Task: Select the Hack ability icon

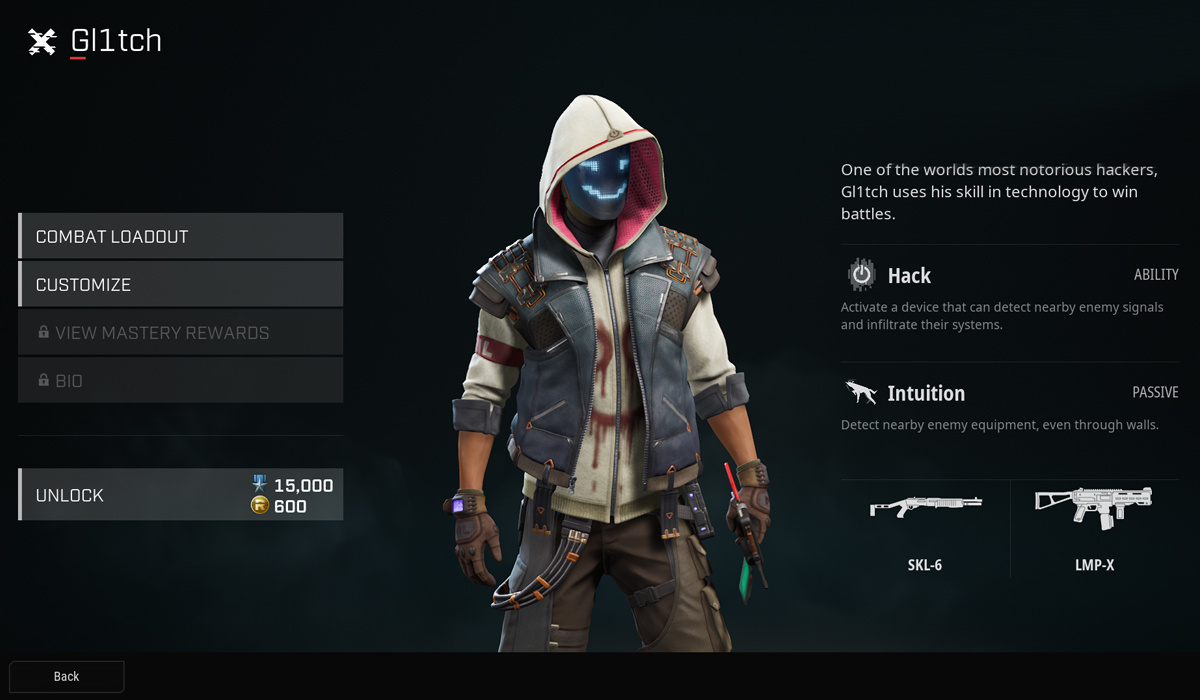Action: point(861,275)
